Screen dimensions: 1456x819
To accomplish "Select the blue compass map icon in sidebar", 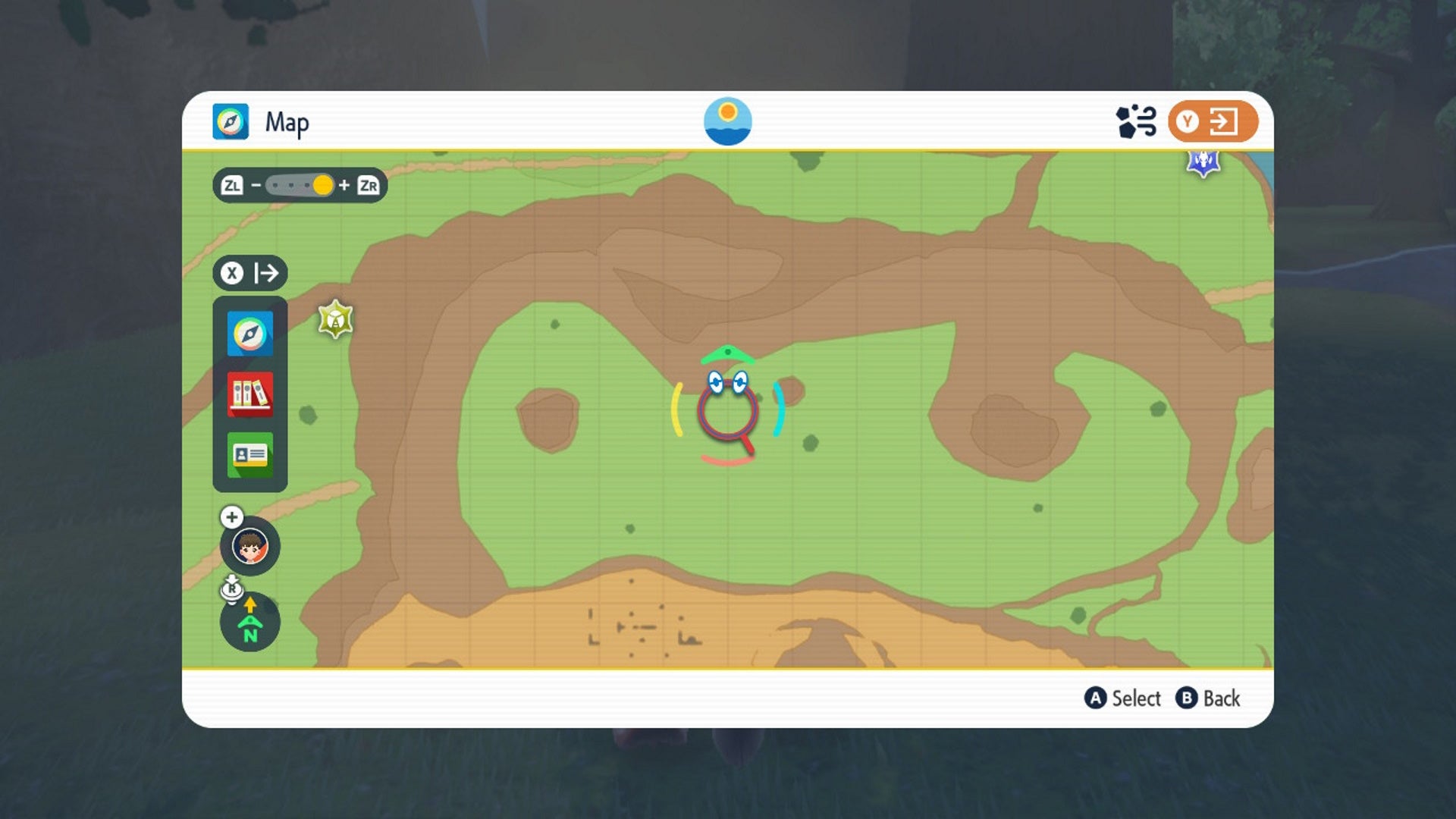I will (x=249, y=332).
